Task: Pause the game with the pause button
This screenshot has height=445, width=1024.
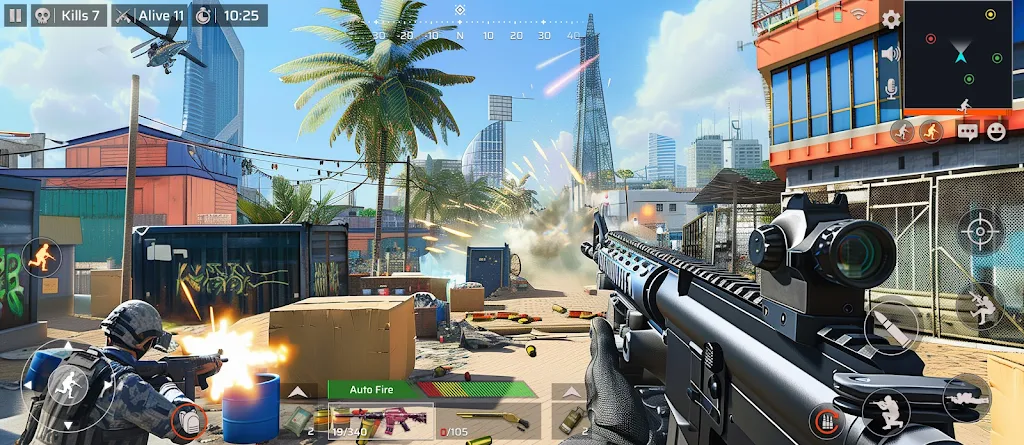Action: coord(15,15)
